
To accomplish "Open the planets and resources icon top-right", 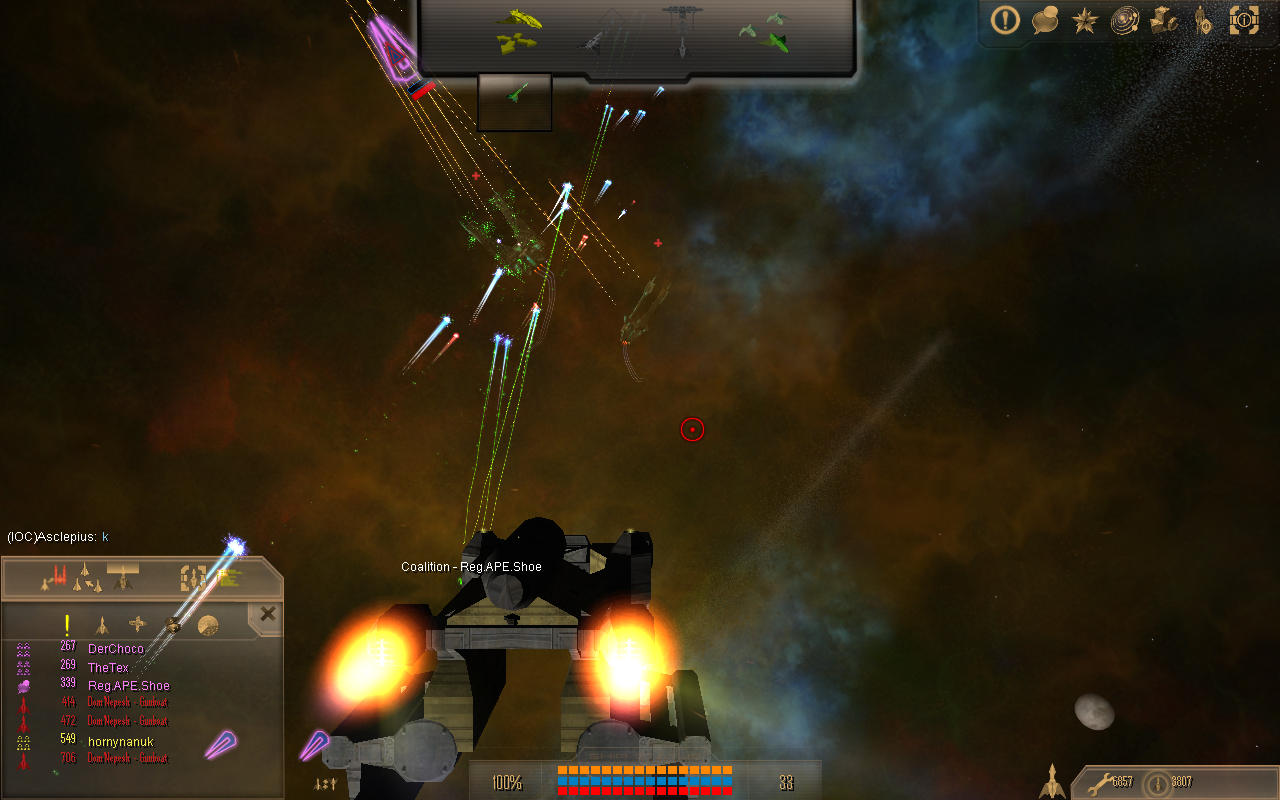I will [x=1164, y=20].
